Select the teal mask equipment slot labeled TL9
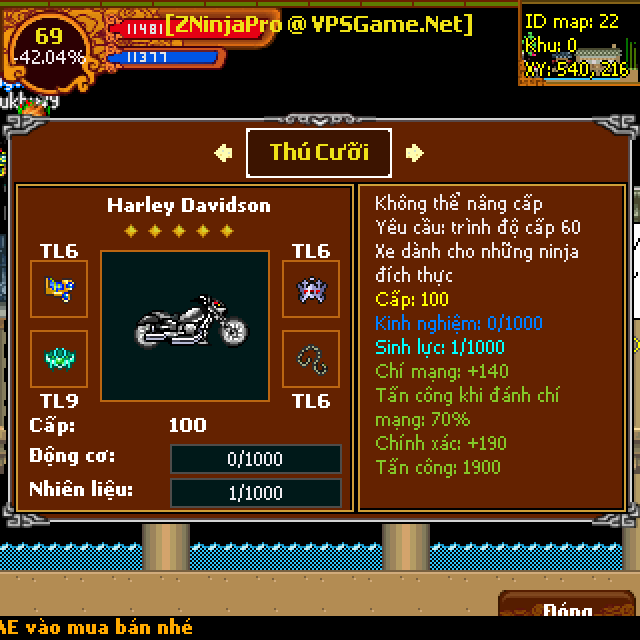The width and height of the screenshot is (640, 640). coord(59,358)
